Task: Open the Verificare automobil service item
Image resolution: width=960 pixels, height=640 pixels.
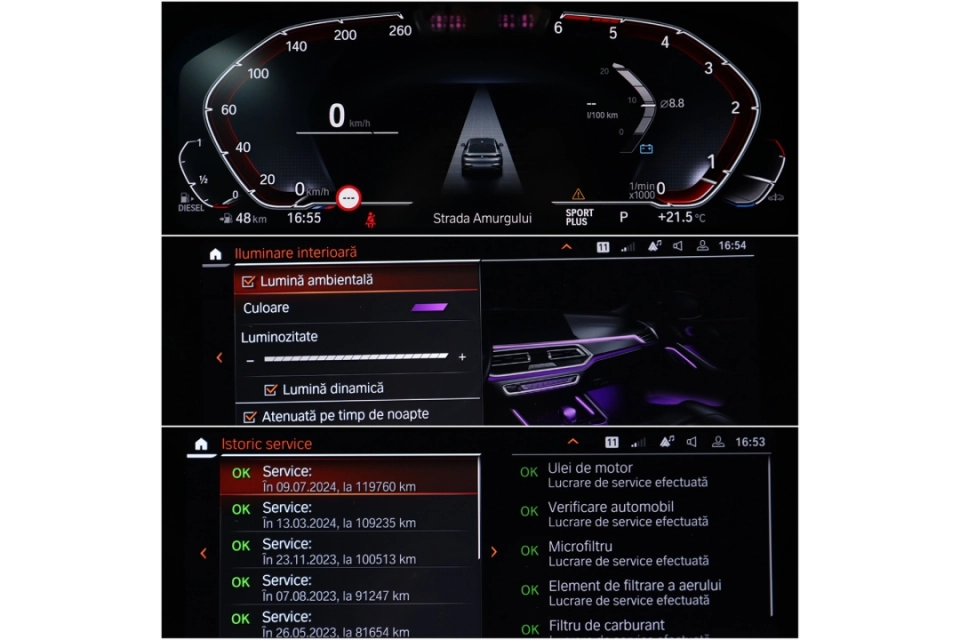Action: [x=628, y=513]
